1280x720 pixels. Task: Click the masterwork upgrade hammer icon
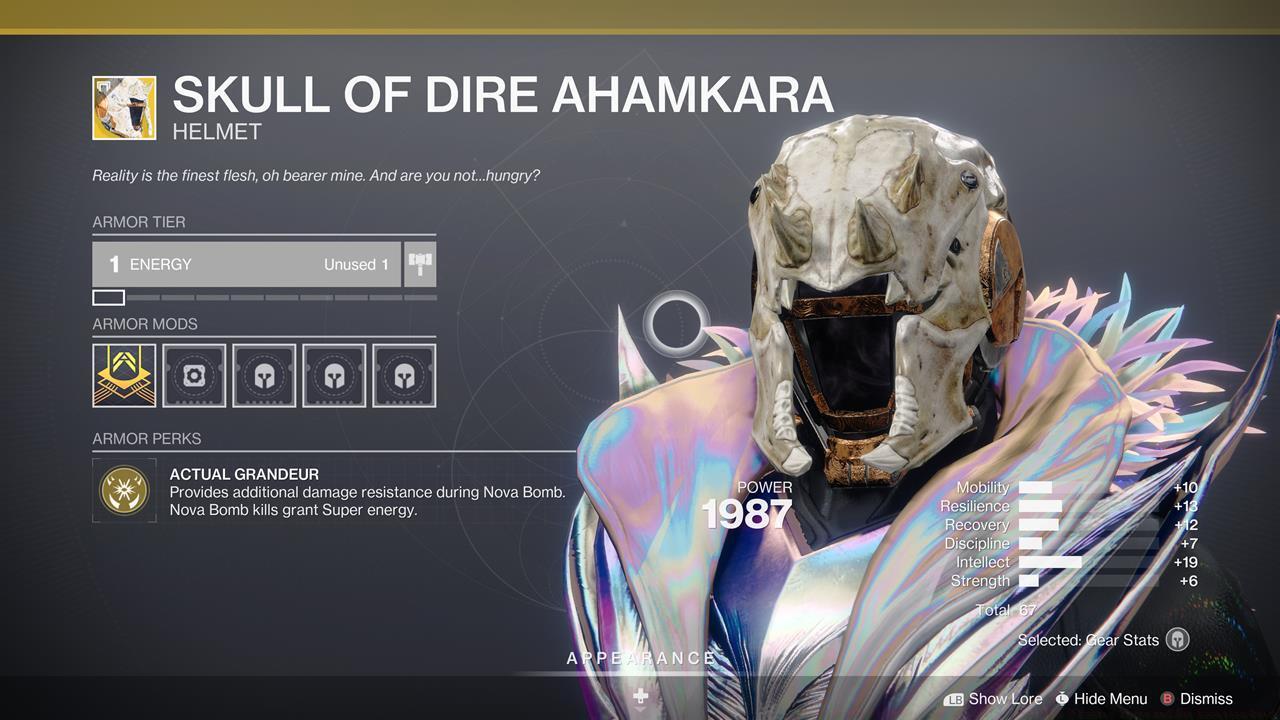419,263
